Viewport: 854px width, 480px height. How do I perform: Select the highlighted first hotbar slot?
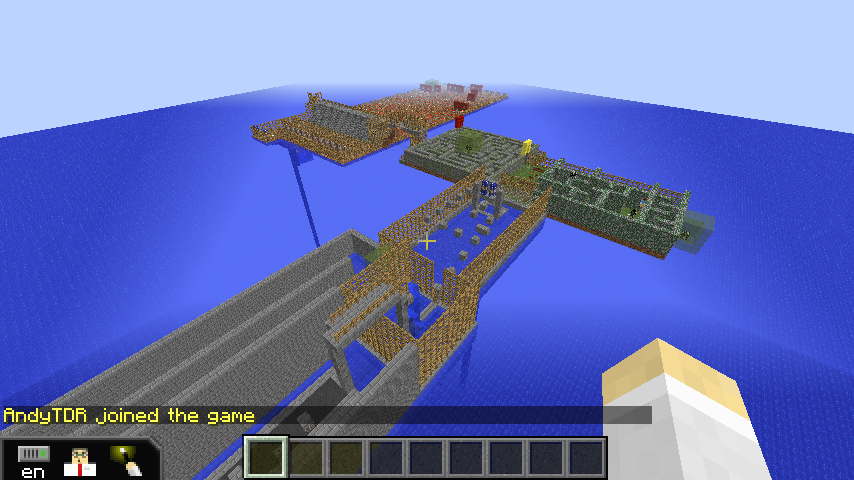pyautogui.click(x=266, y=457)
